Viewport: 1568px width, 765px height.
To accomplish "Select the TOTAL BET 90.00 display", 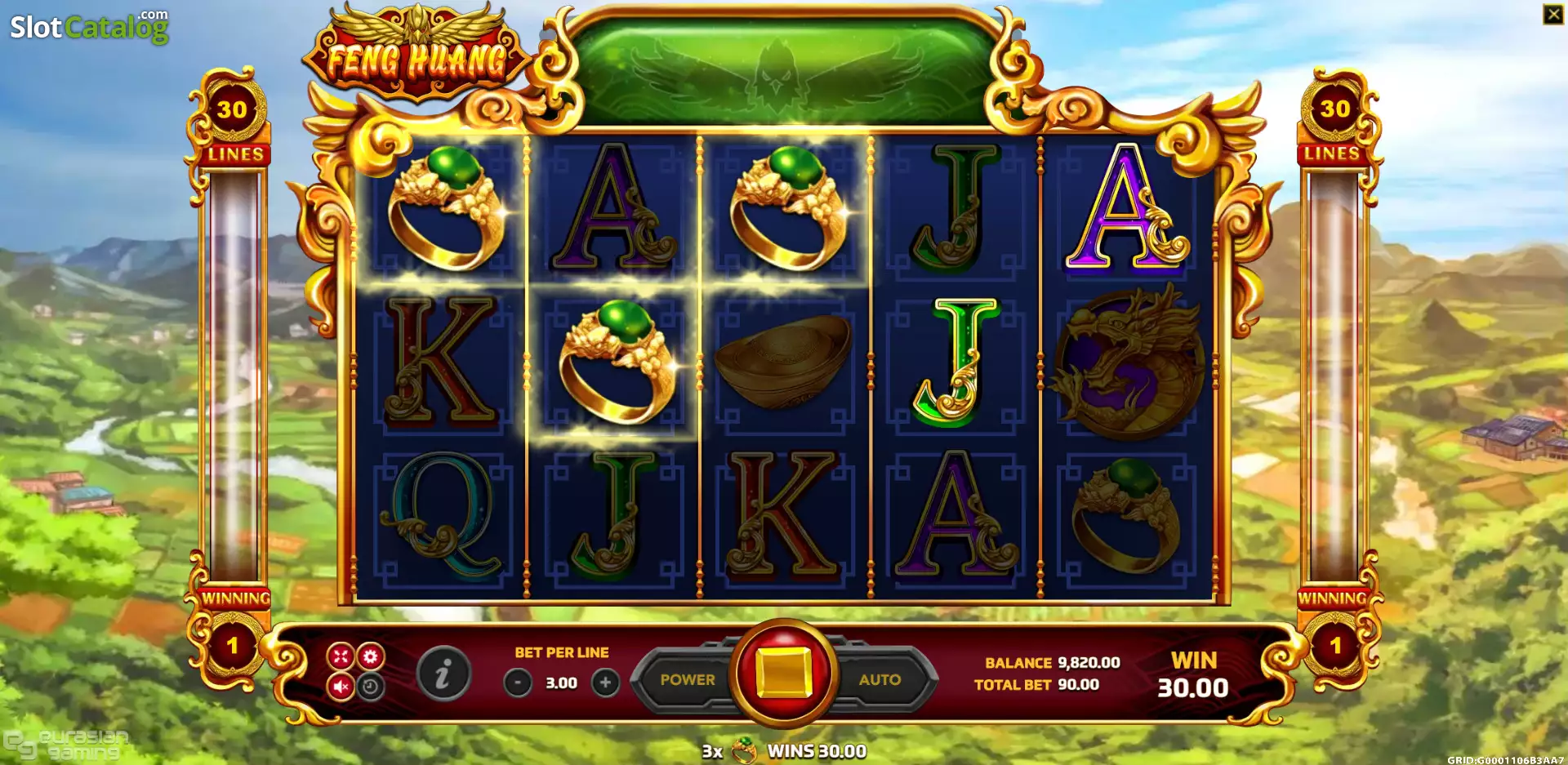I will point(1037,684).
